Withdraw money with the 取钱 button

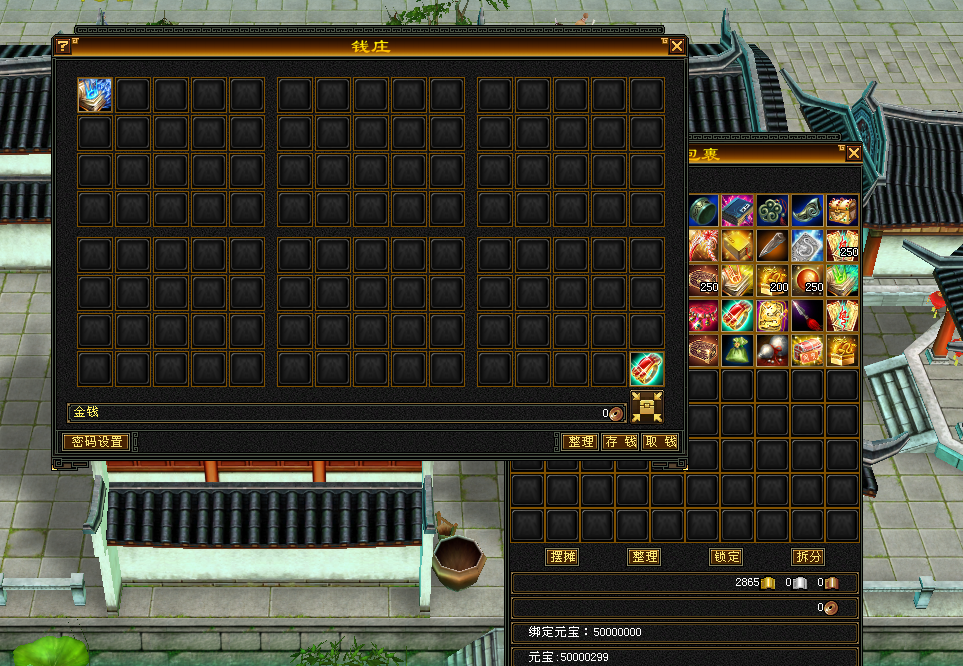[x=660, y=442]
